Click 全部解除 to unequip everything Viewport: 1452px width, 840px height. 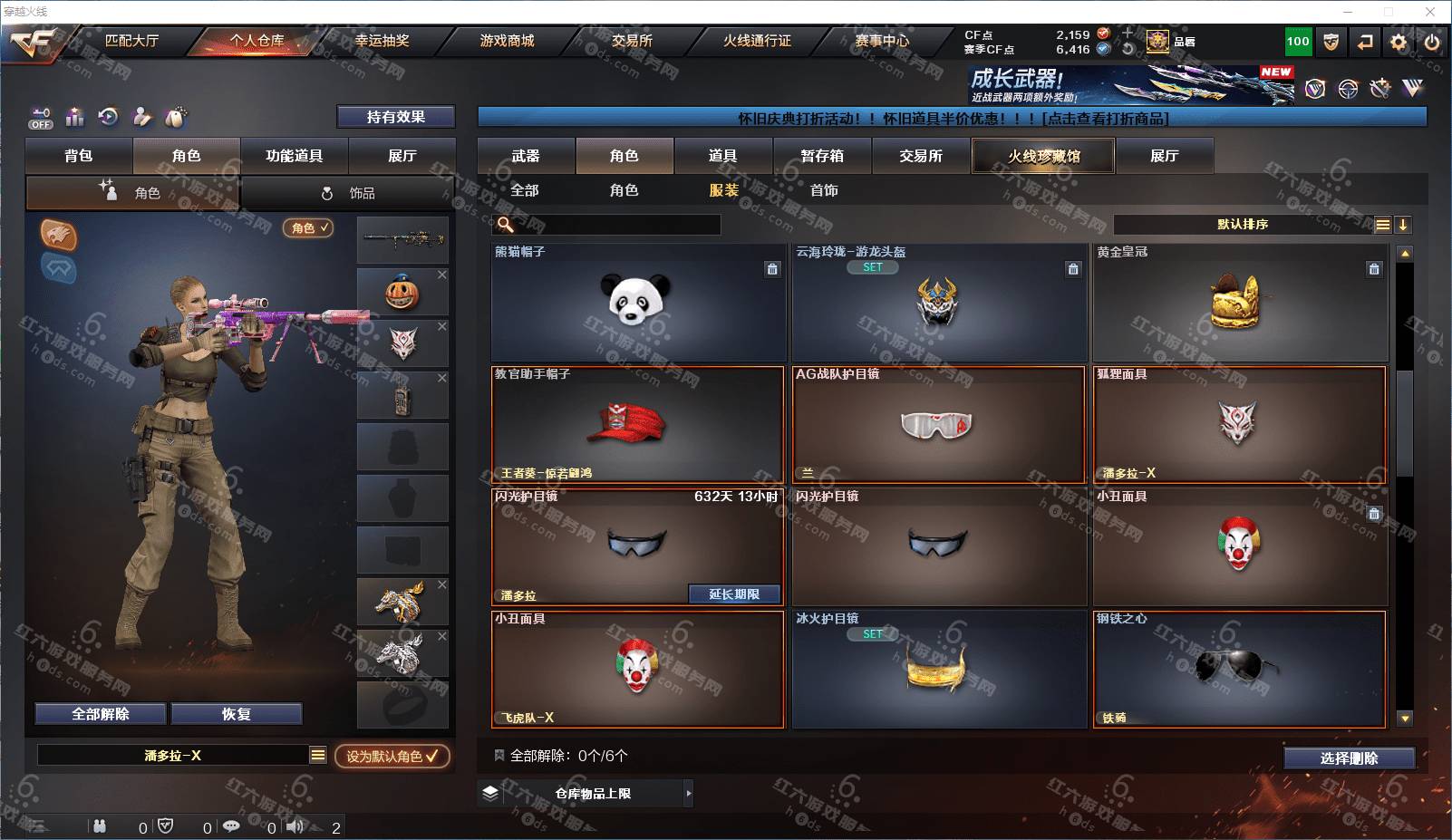(x=101, y=714)
